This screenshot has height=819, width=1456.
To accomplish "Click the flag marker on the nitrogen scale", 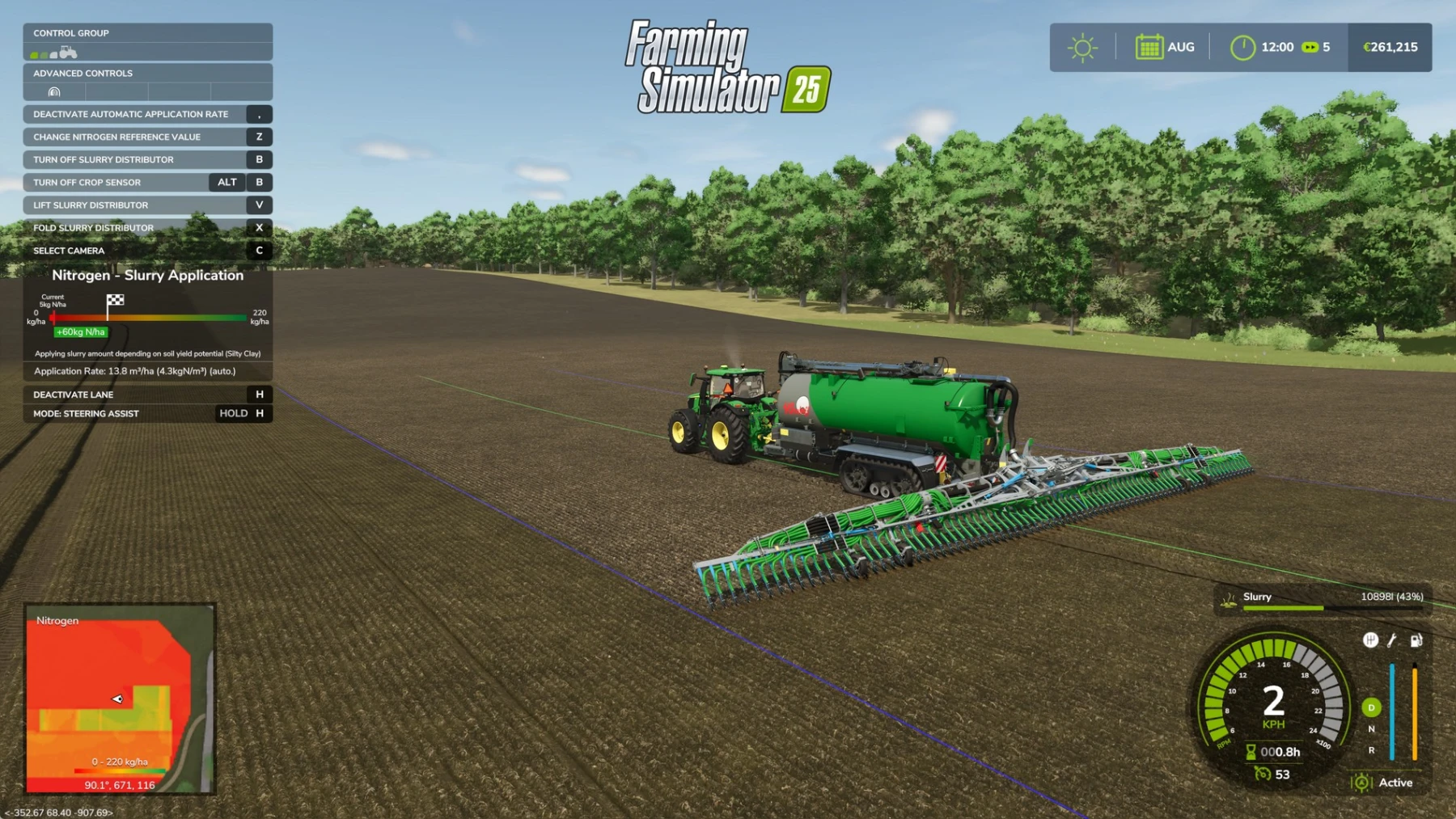I will tap(116, 302).
